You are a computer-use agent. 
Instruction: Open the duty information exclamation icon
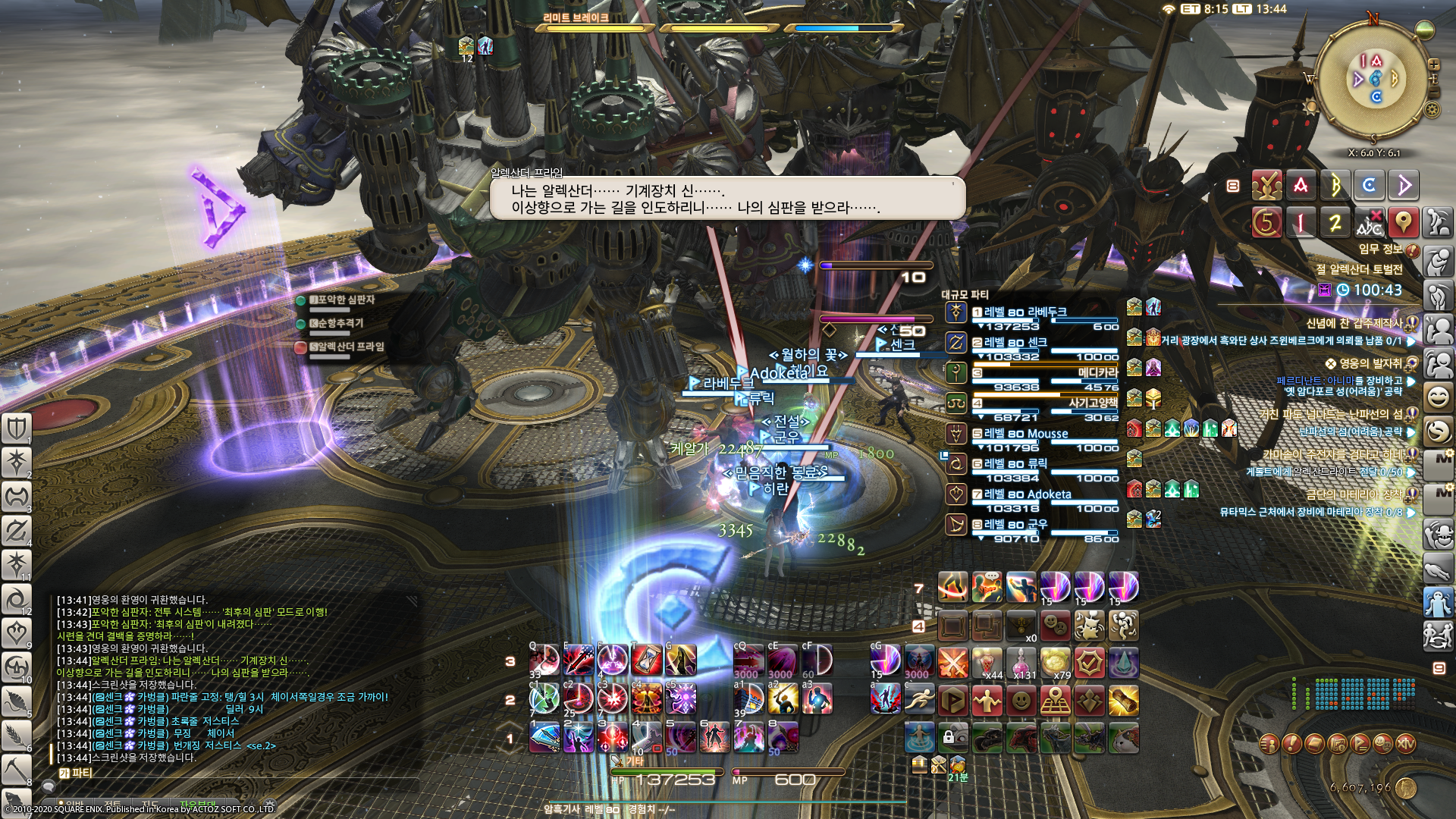point(1412,249)
